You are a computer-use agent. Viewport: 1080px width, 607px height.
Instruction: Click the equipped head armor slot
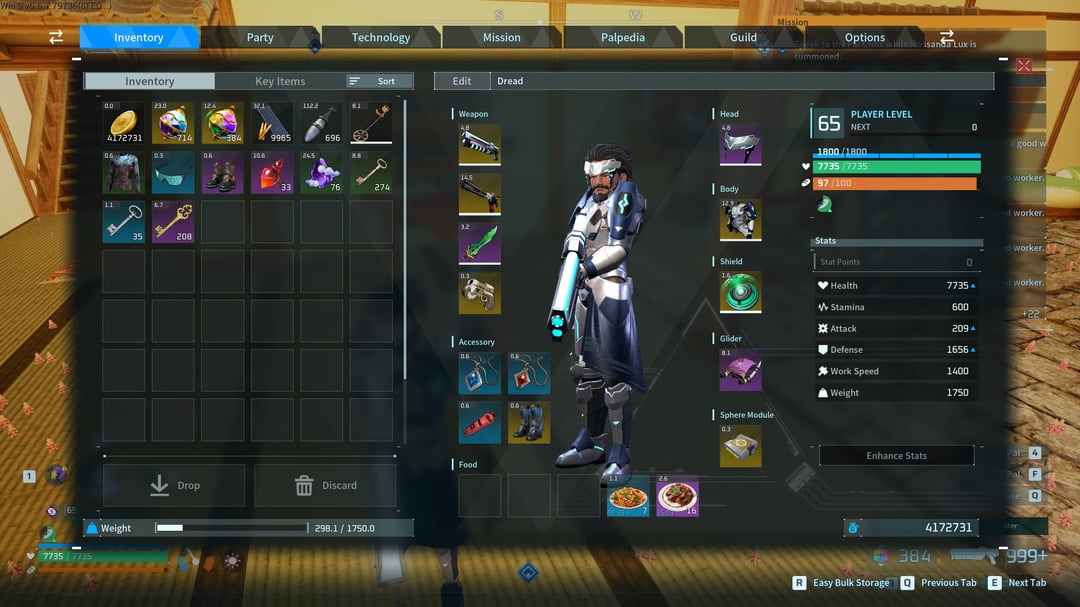[741, 145]
